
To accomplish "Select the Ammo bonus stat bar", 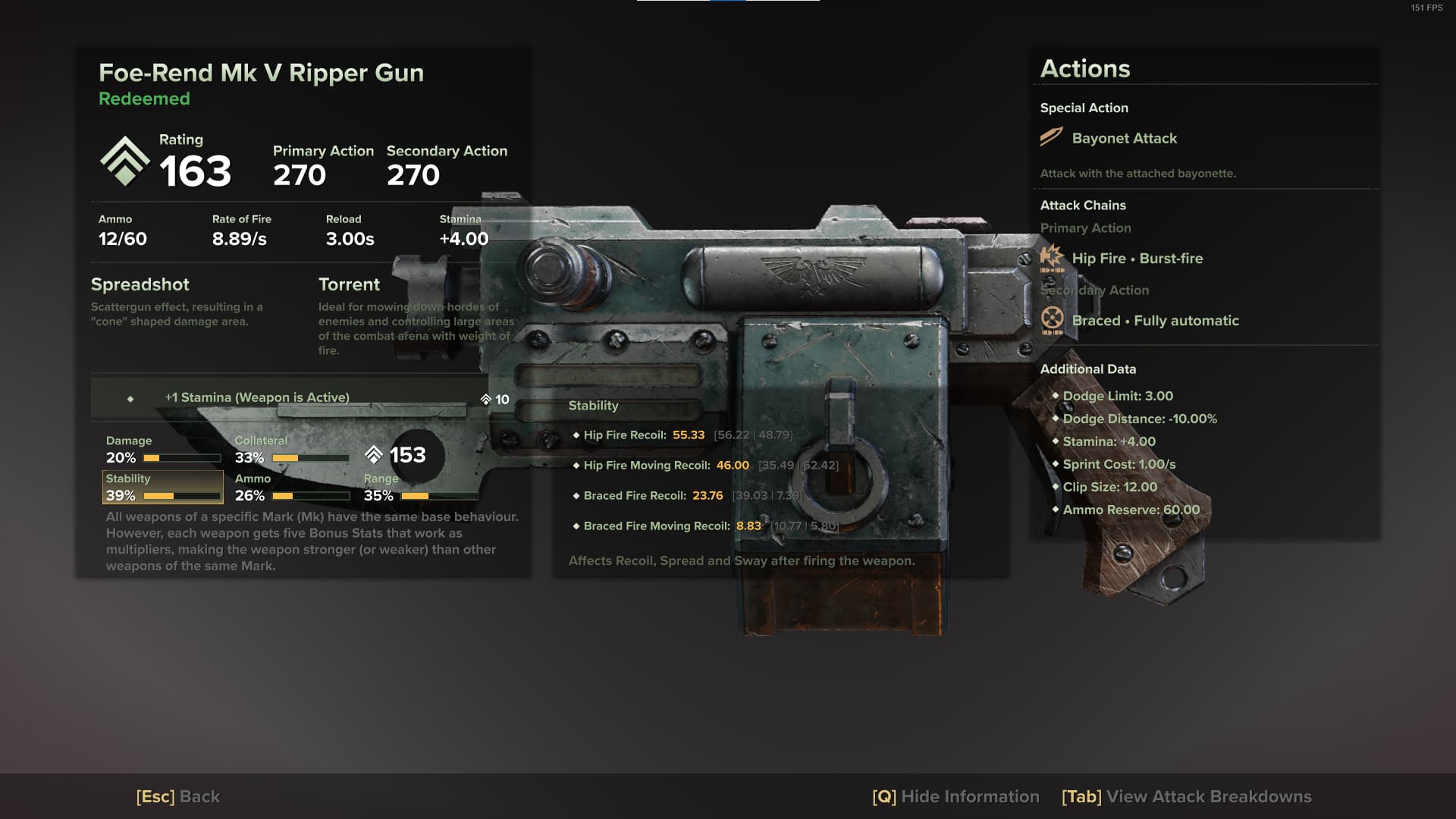I will [x=292, y=488].
